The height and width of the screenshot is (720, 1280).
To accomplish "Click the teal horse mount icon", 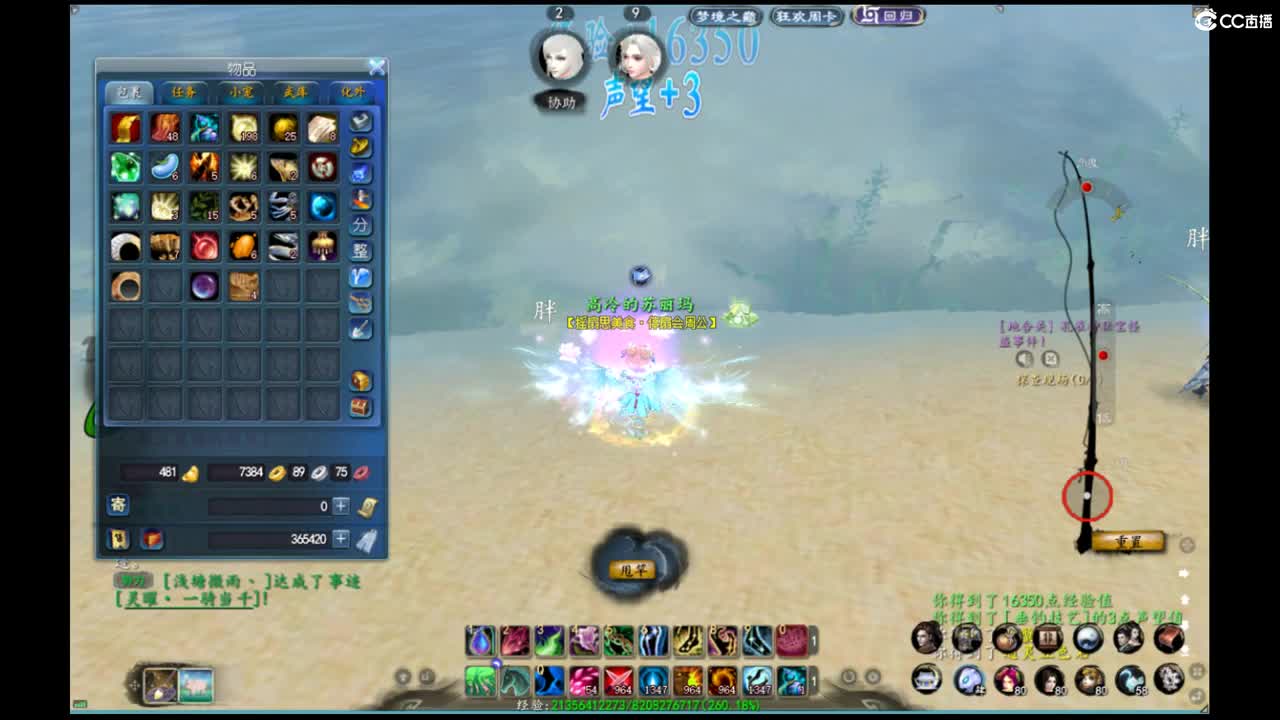I will pos(513,677).
